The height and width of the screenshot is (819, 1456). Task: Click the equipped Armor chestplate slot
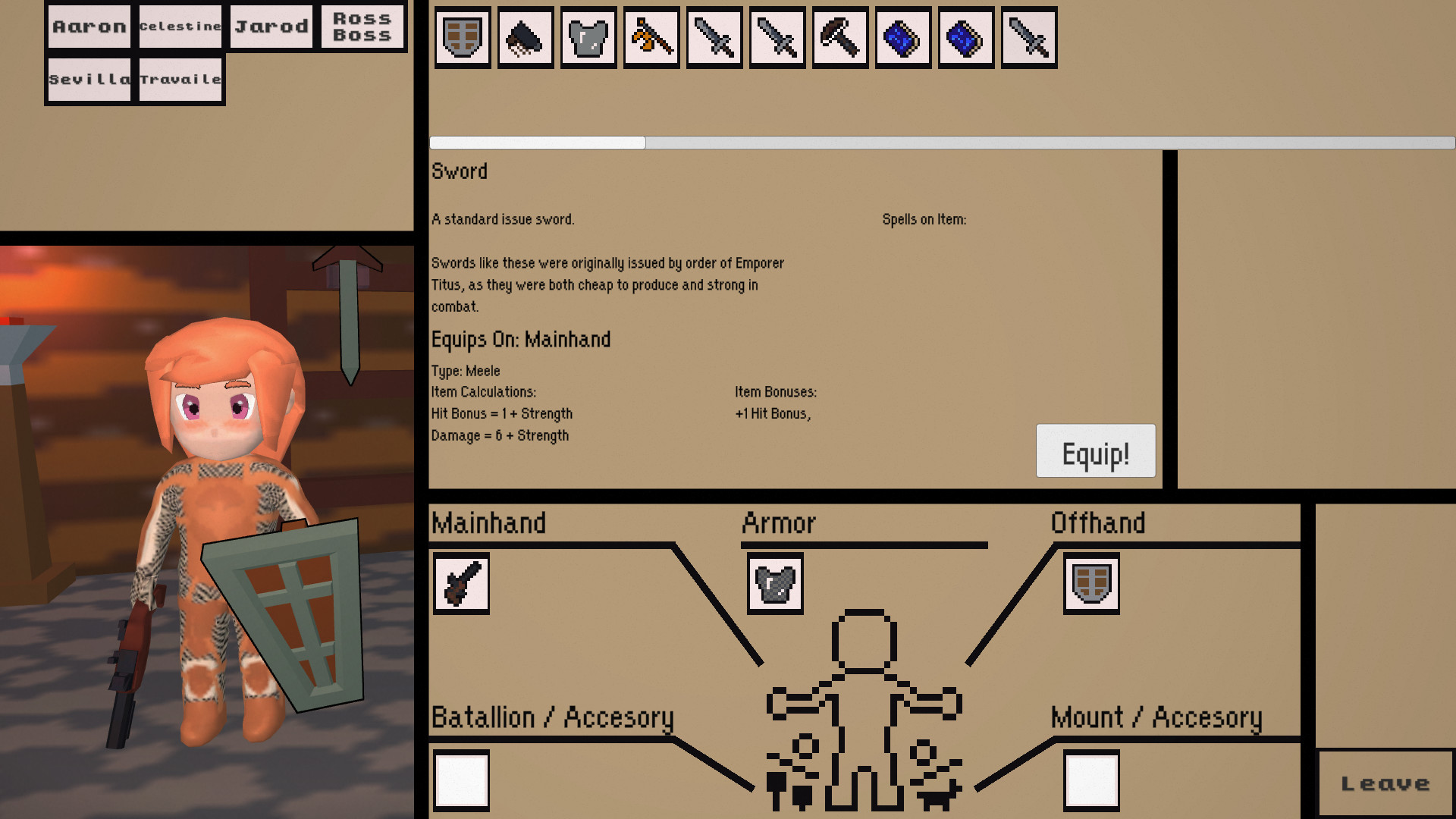774,583
